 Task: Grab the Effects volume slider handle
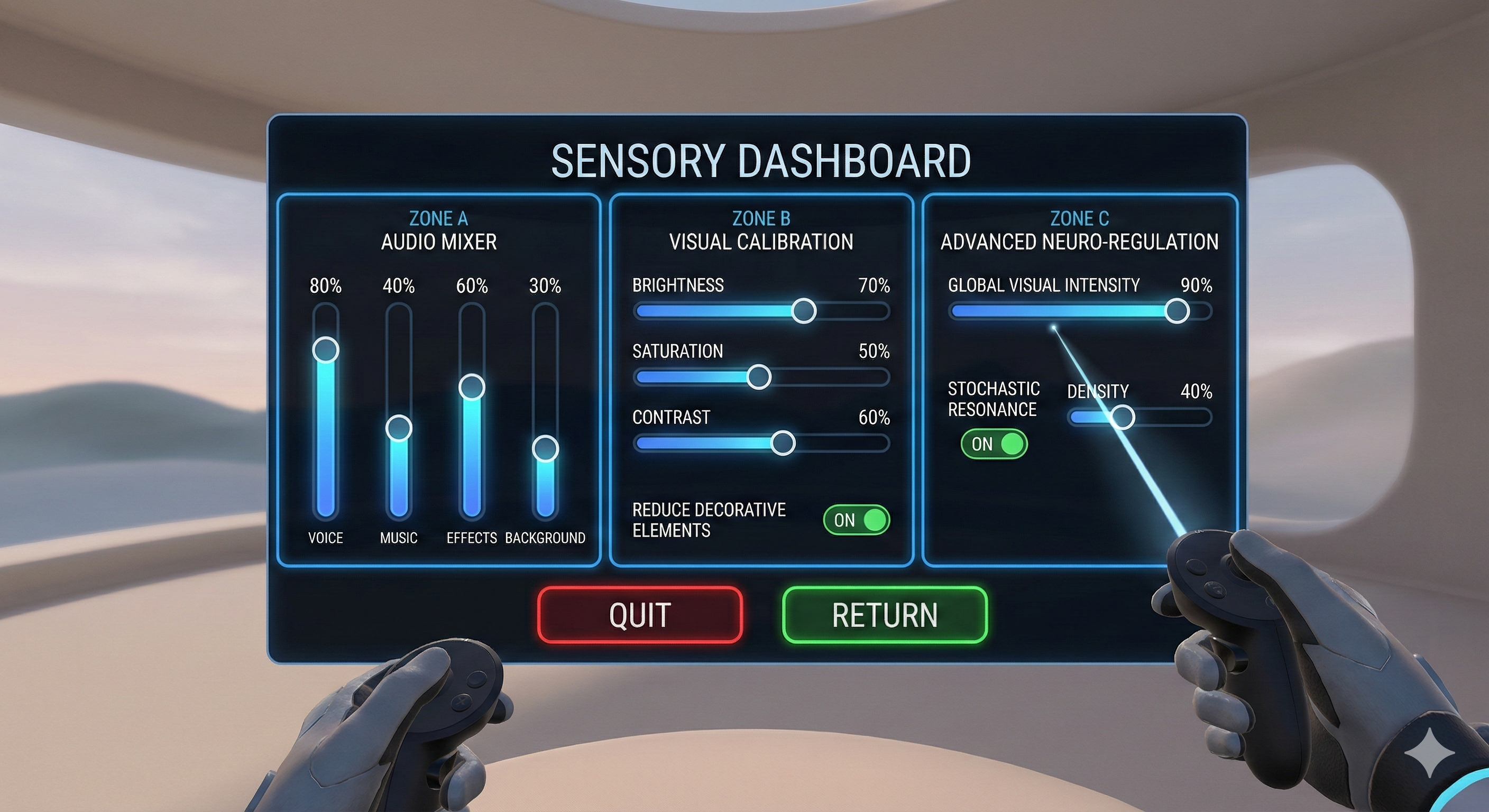click(x=472, y=386)
